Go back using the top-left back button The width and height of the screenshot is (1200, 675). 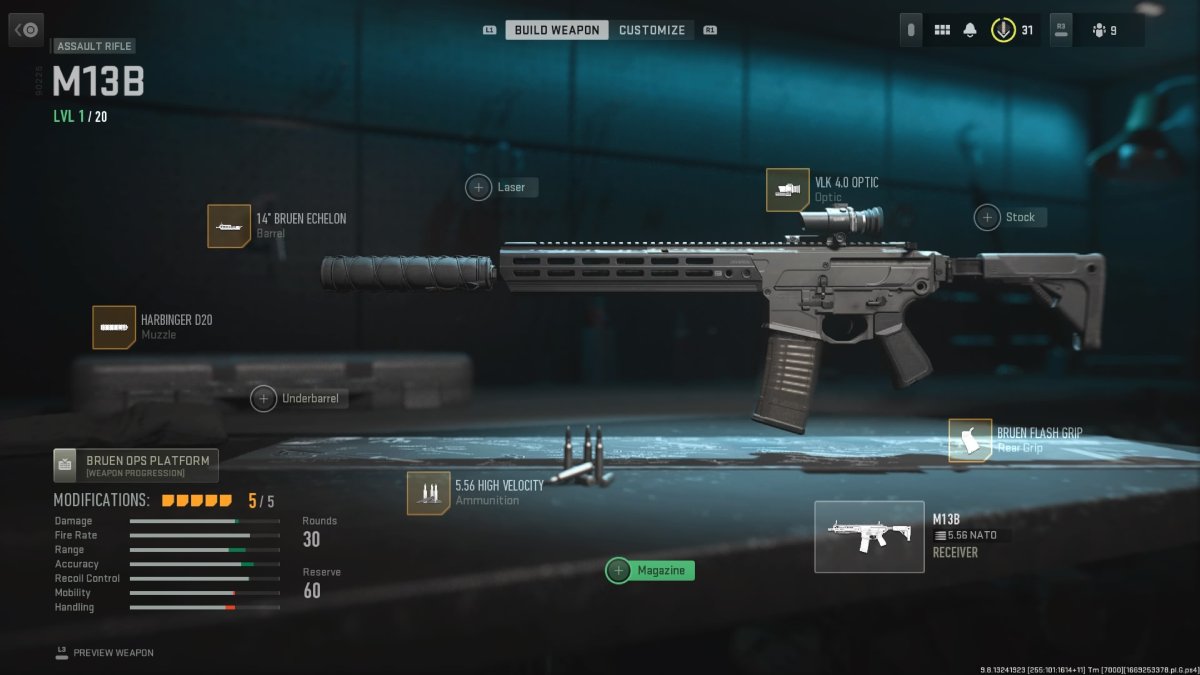[x=26, y=30]
